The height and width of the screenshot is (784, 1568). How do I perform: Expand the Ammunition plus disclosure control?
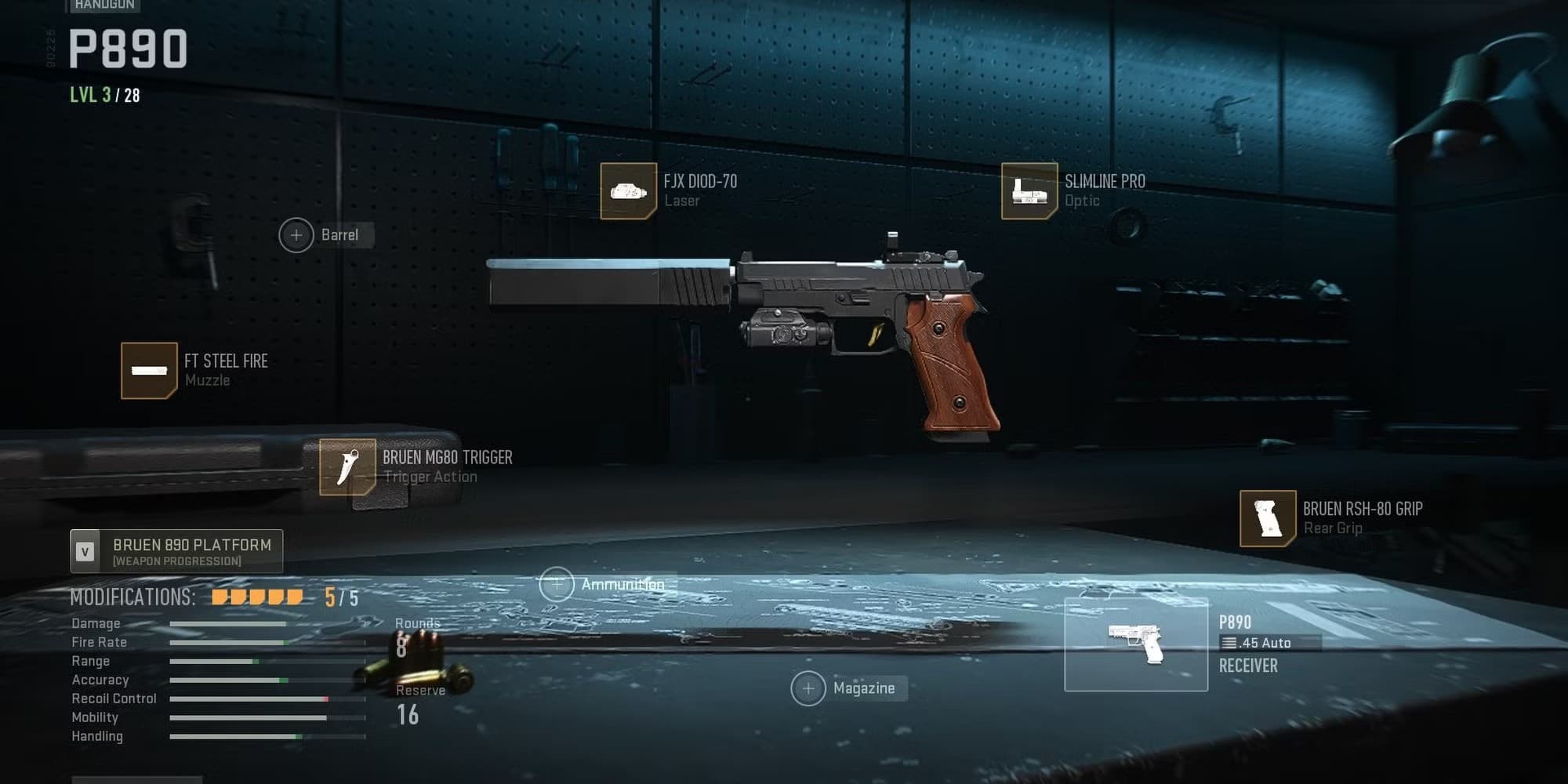tap(557, 584)
